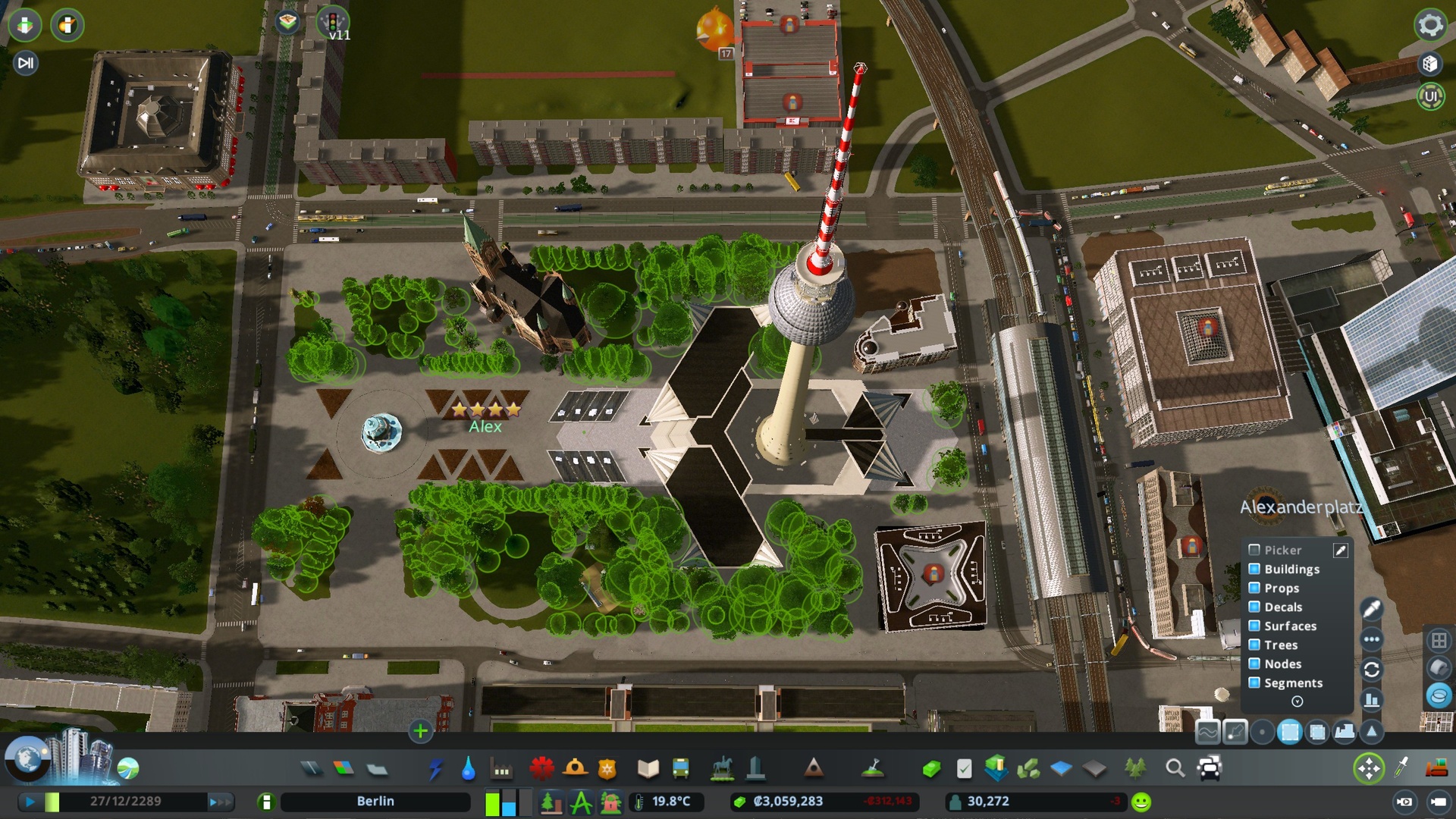This screenshot has height=819, width=1456.
Task: Open the three-dot more options menu
Action: [1371, 639]
